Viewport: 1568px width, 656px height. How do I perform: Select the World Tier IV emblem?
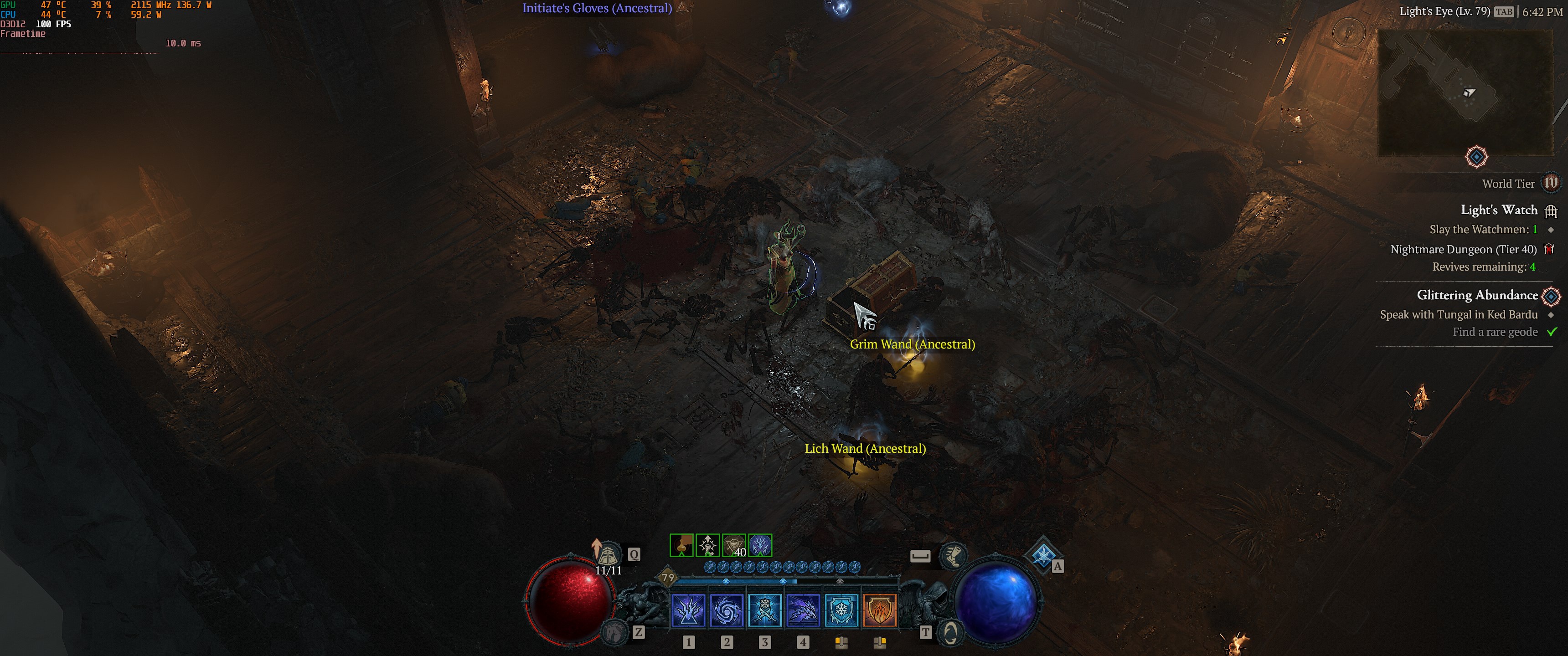(x=1551, y=183)
